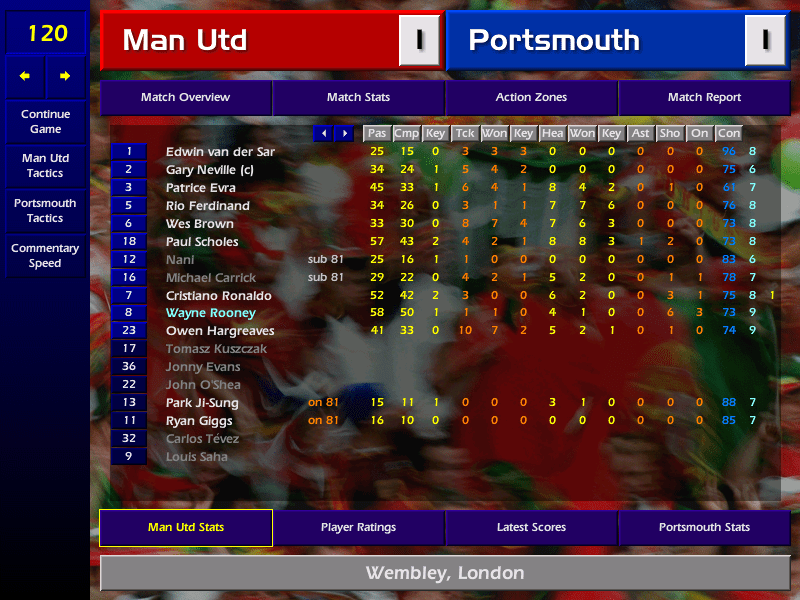
Task: Click the yellow right arrow in sidebar
Action: pyautogui.click(x=65, y=76)
